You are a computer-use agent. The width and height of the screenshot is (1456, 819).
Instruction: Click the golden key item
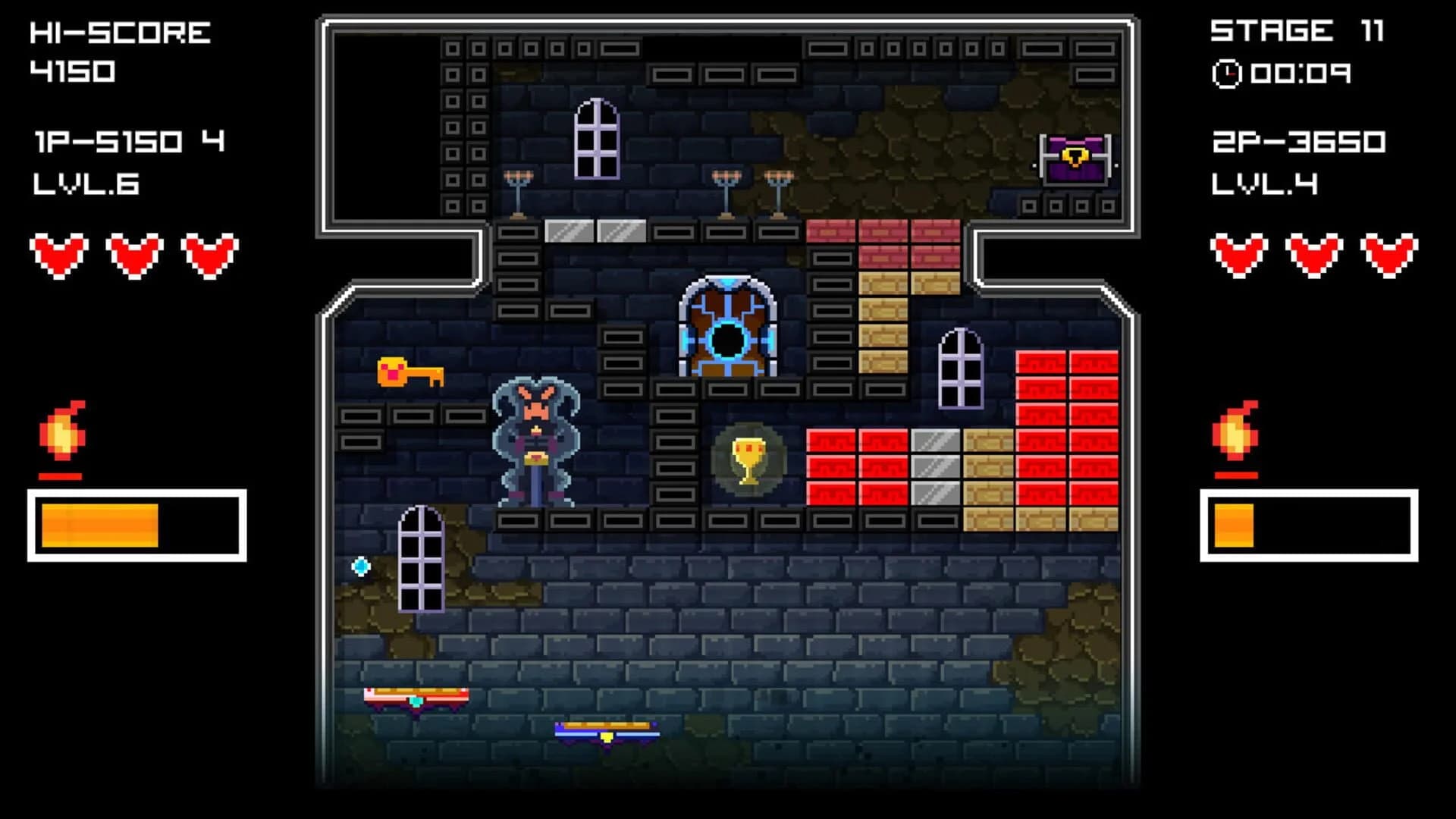point(409,371)
